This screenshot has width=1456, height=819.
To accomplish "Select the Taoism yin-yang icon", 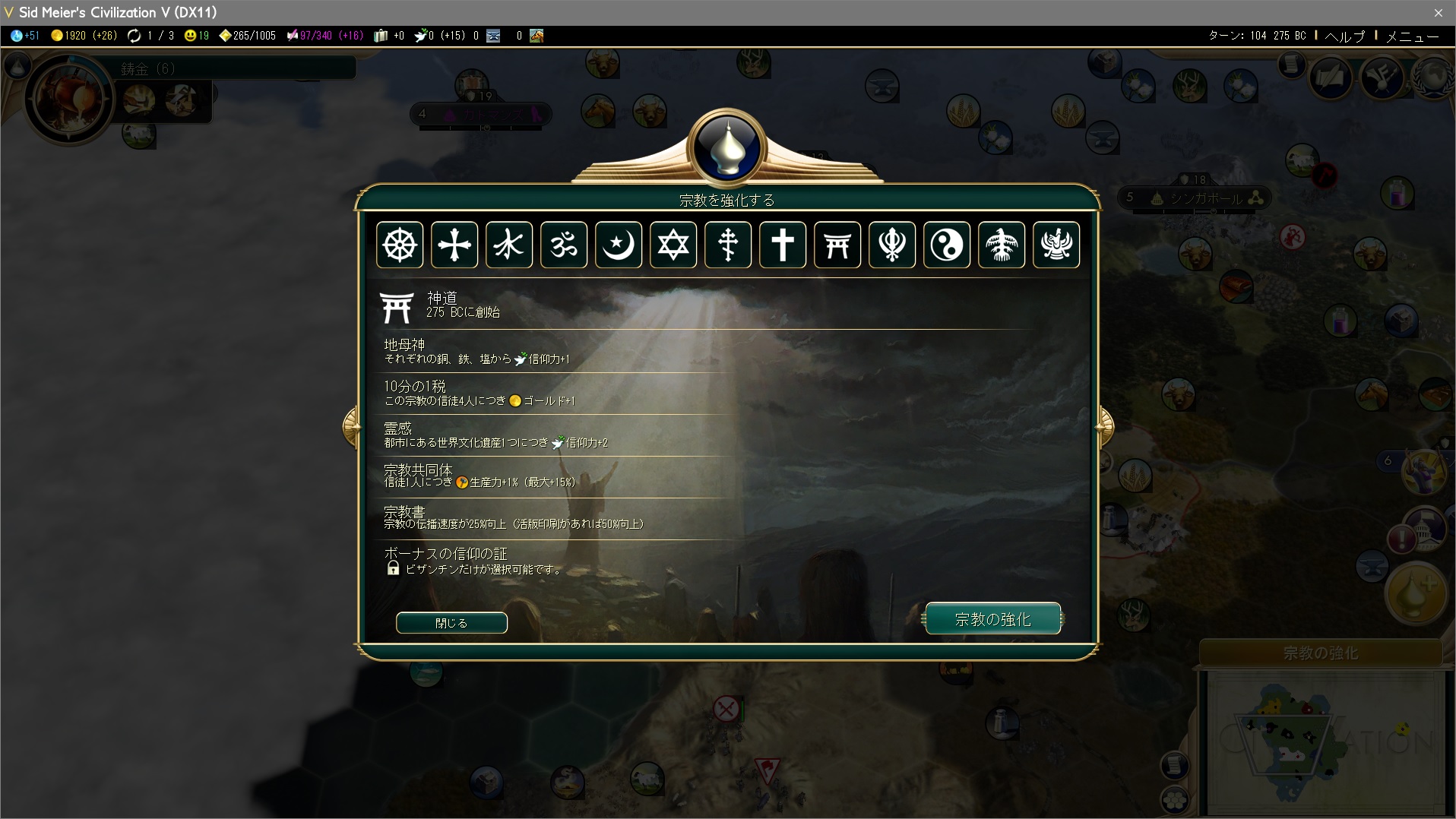I will (x=947, y=245).
